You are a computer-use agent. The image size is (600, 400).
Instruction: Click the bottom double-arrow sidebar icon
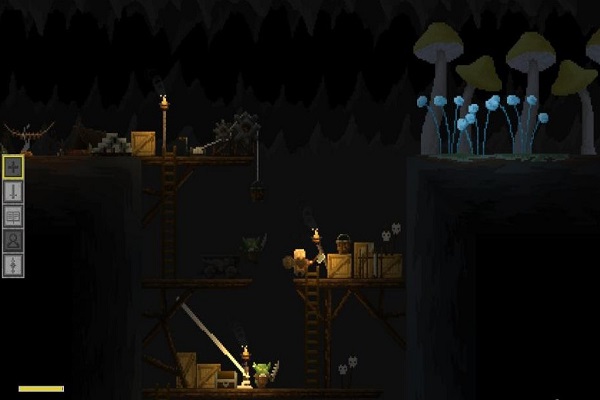click(x=13, y=264)
